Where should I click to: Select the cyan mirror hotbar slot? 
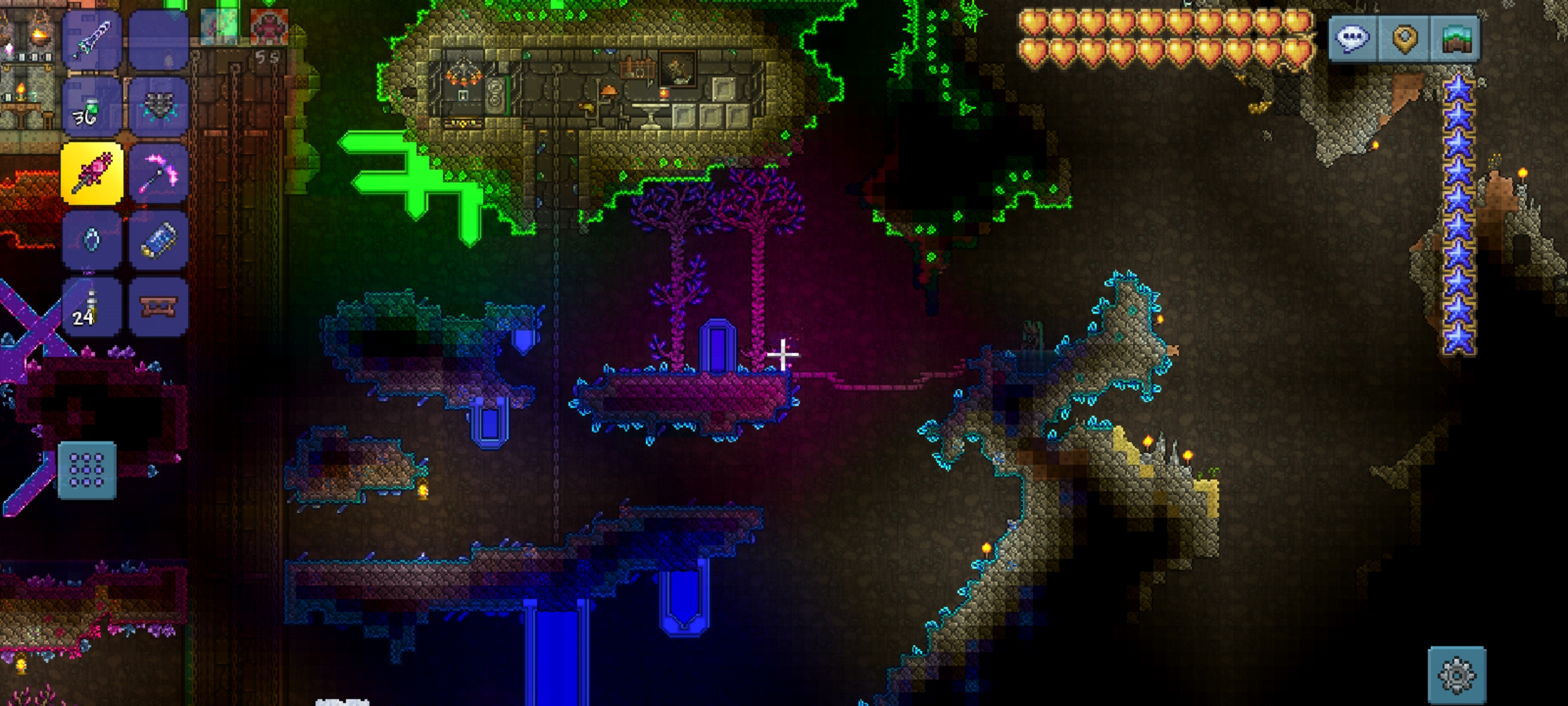[x=91, y=240]
